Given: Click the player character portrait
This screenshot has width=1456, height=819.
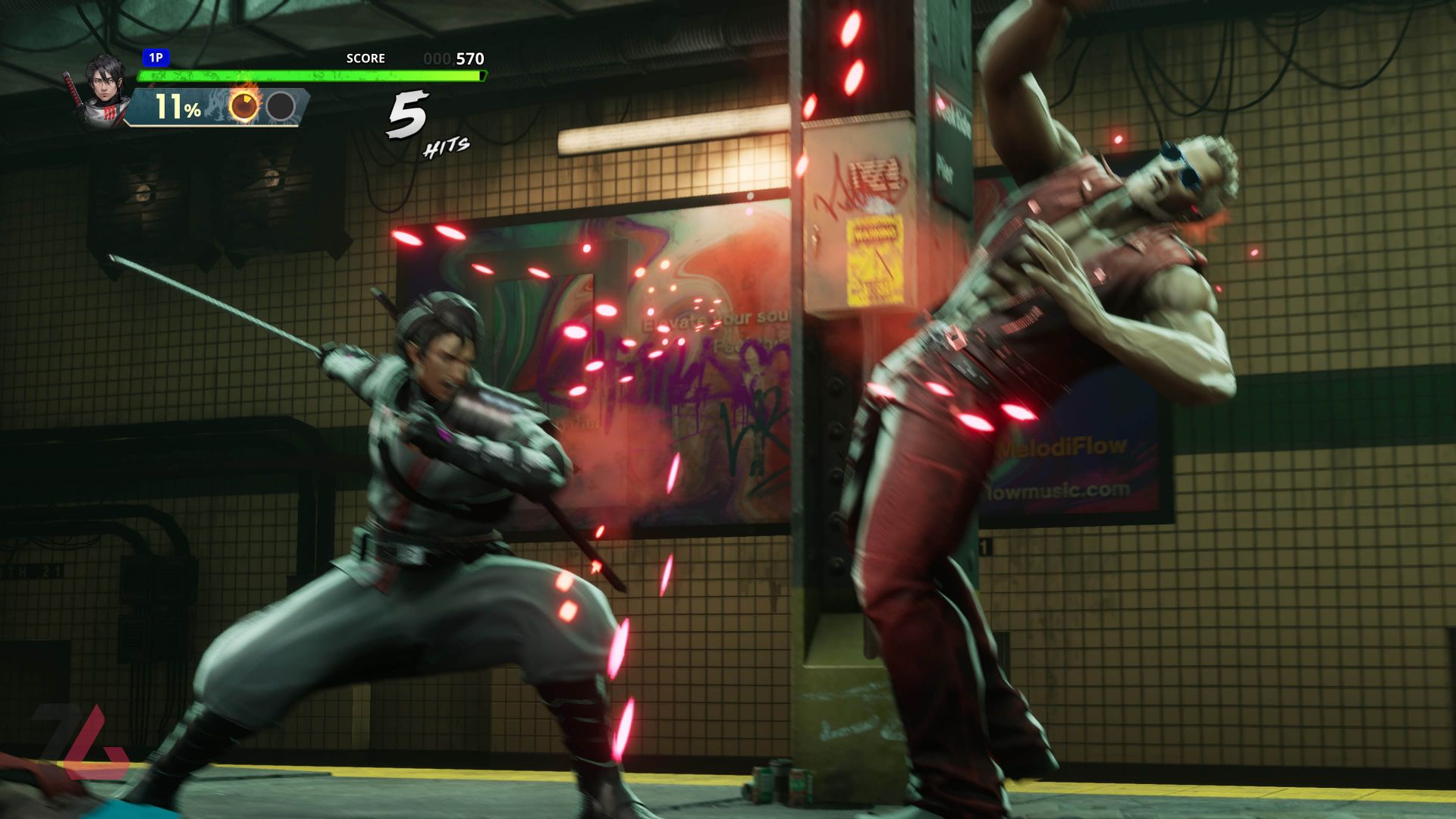Looking at the screenshot, I should [x=104, y=89].
